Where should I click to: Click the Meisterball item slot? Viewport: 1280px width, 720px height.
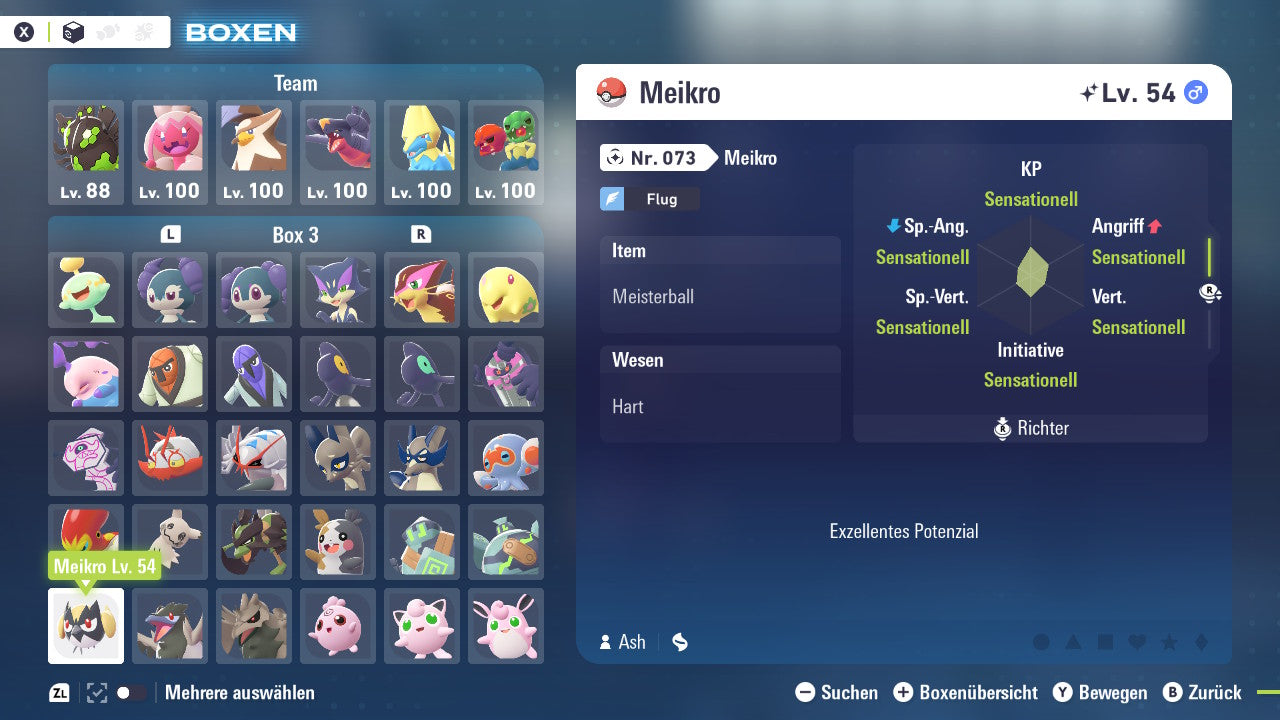click(720, 295)
